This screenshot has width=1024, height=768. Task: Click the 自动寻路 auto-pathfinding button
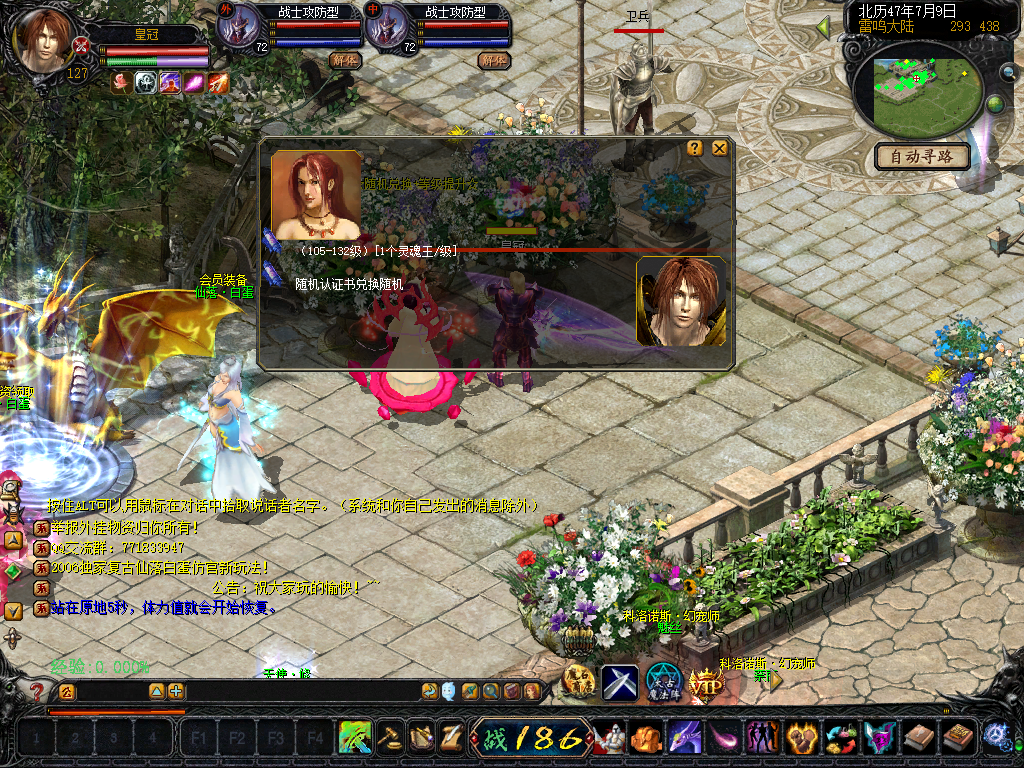tap(922, 156)
